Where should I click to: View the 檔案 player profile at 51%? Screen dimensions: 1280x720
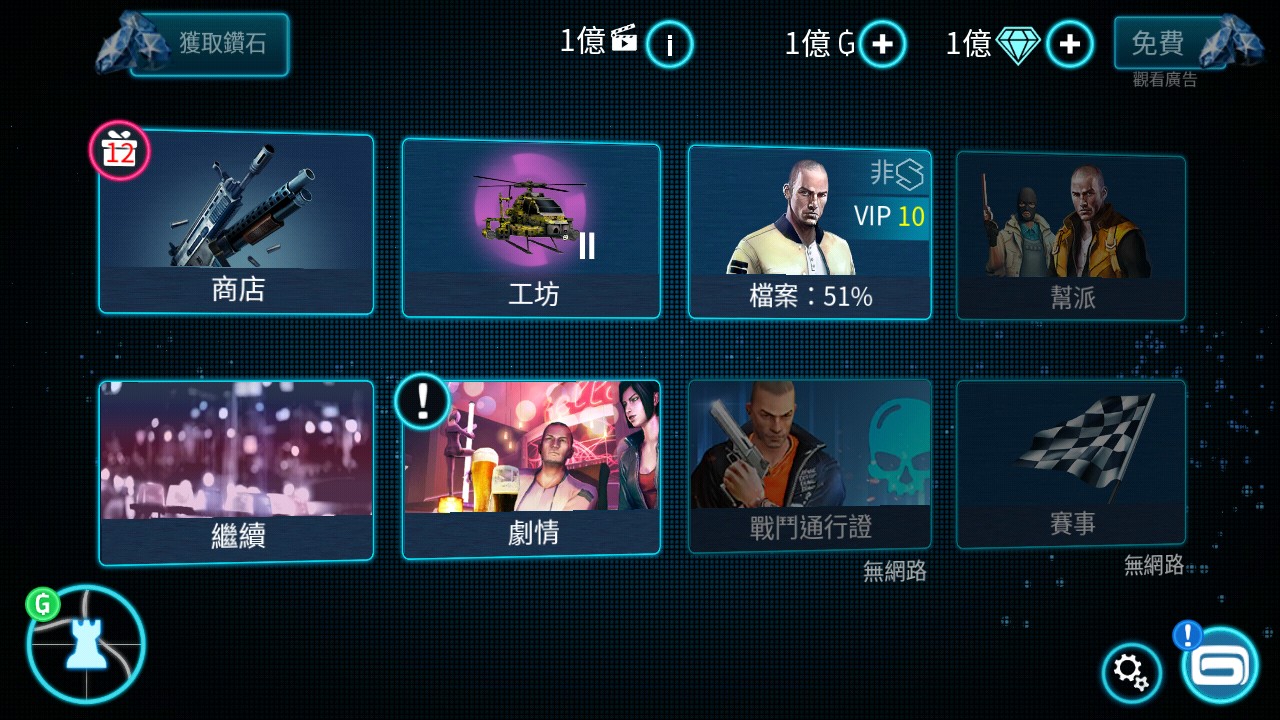pos(810,230)
